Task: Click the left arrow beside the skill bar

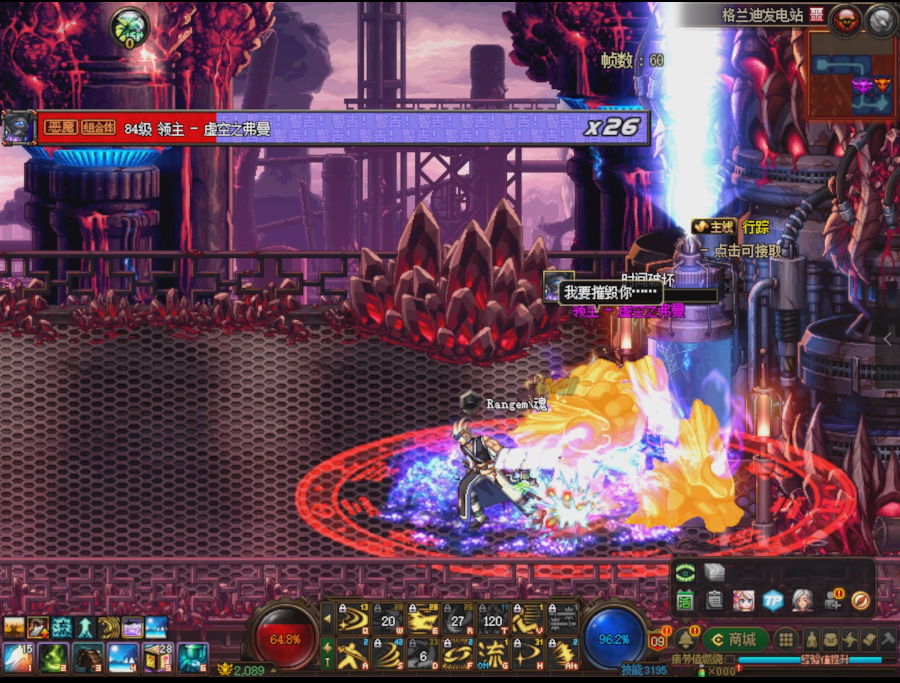Action: pyautogui.click(x=326, y=619)
